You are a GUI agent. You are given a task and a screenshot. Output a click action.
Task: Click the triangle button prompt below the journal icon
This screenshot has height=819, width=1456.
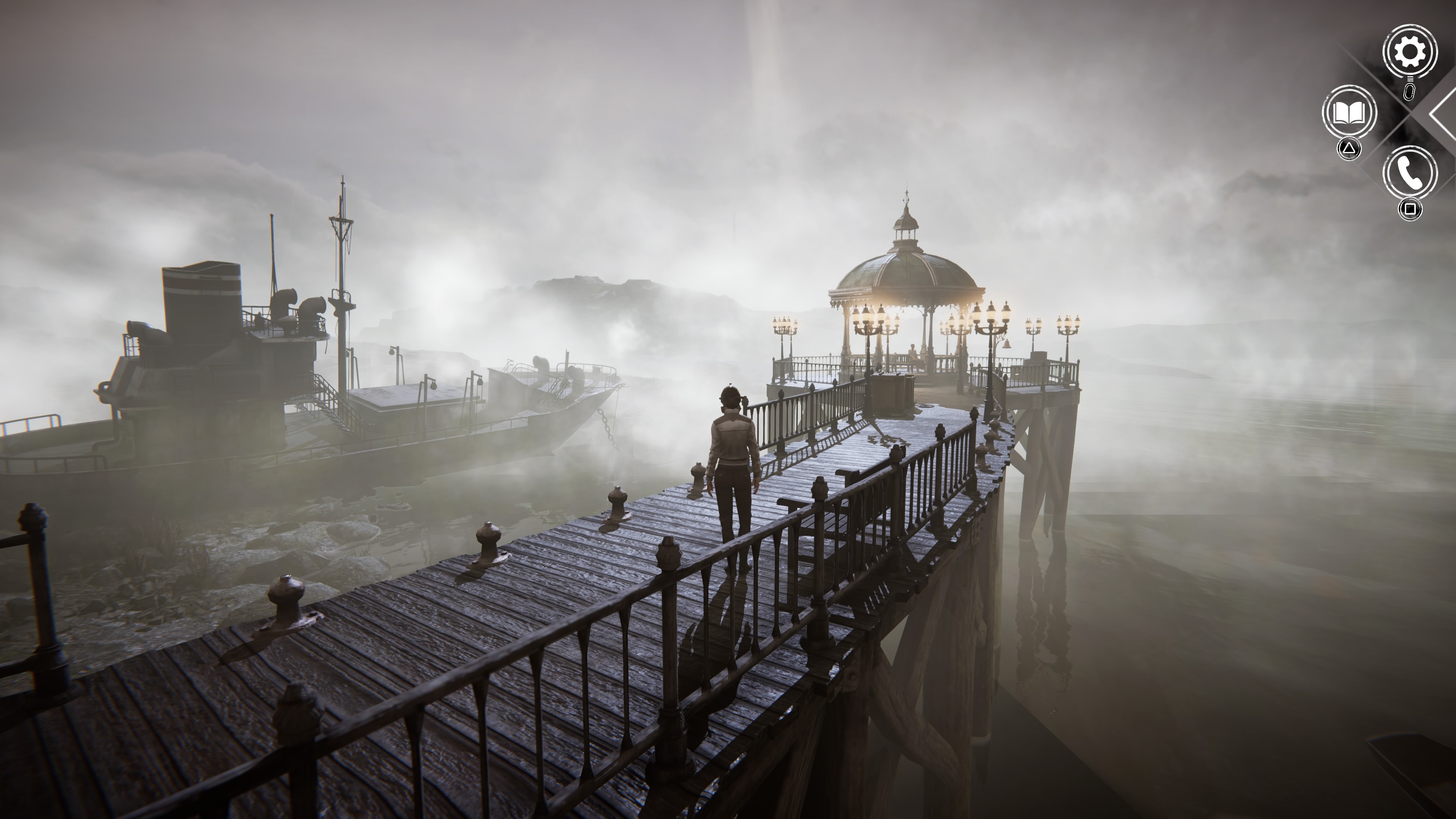tap(1349, 148)
